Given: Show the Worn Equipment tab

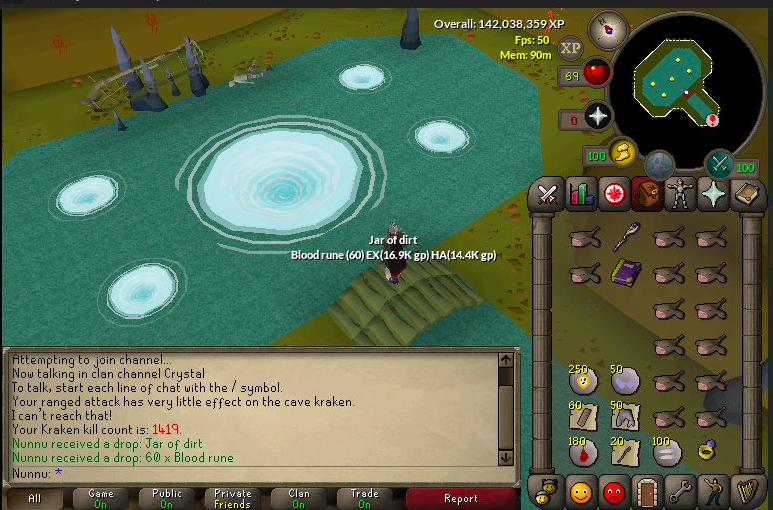Looking at the screenshot, I should pyautogui.click(x=680, y=194).
